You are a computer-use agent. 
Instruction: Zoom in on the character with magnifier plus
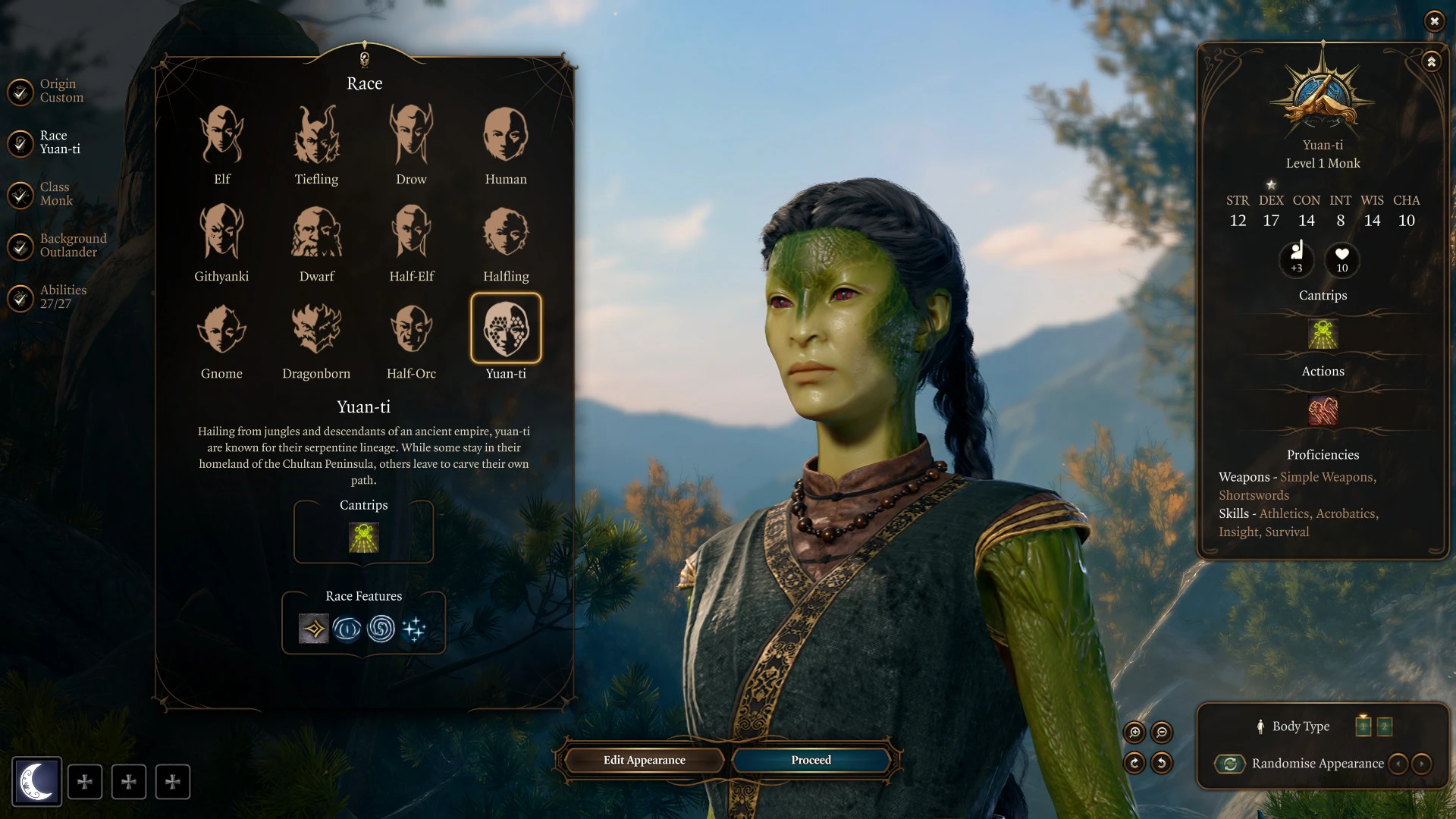click(1135, 733)
